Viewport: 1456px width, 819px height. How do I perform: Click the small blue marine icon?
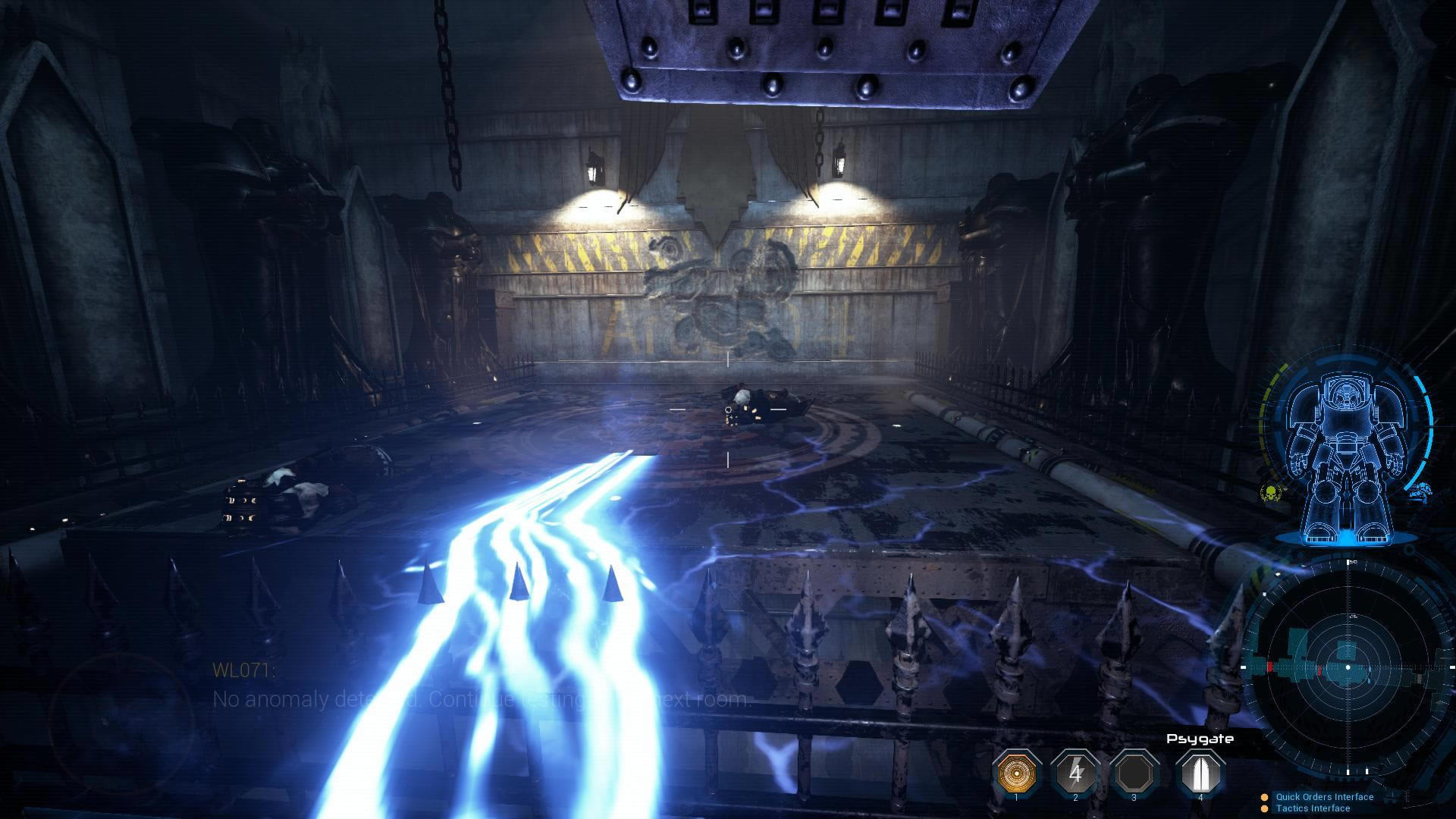(1421, 490)
